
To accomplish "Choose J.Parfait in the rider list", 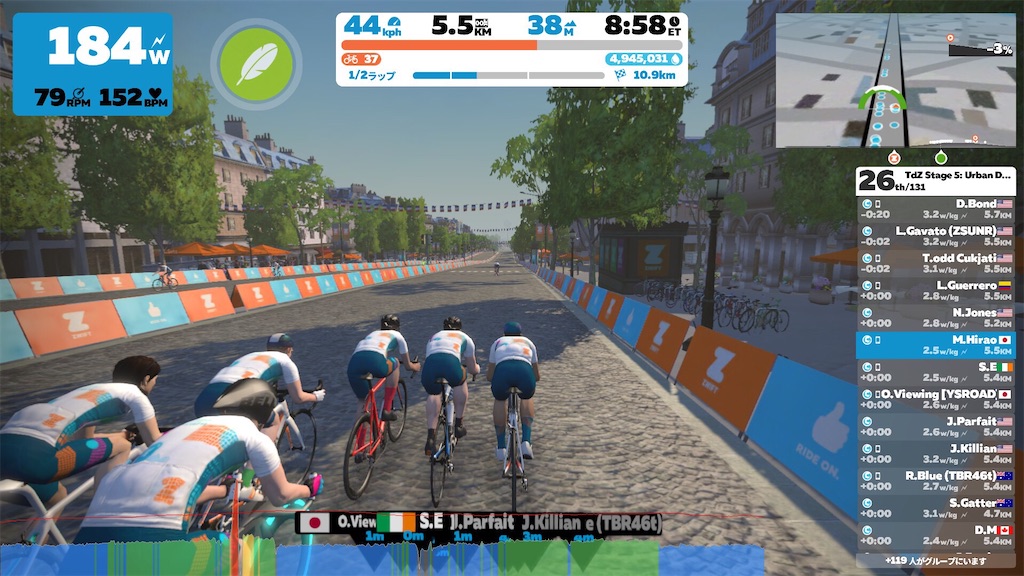I will pyautogui.click(x=936, y=426).
